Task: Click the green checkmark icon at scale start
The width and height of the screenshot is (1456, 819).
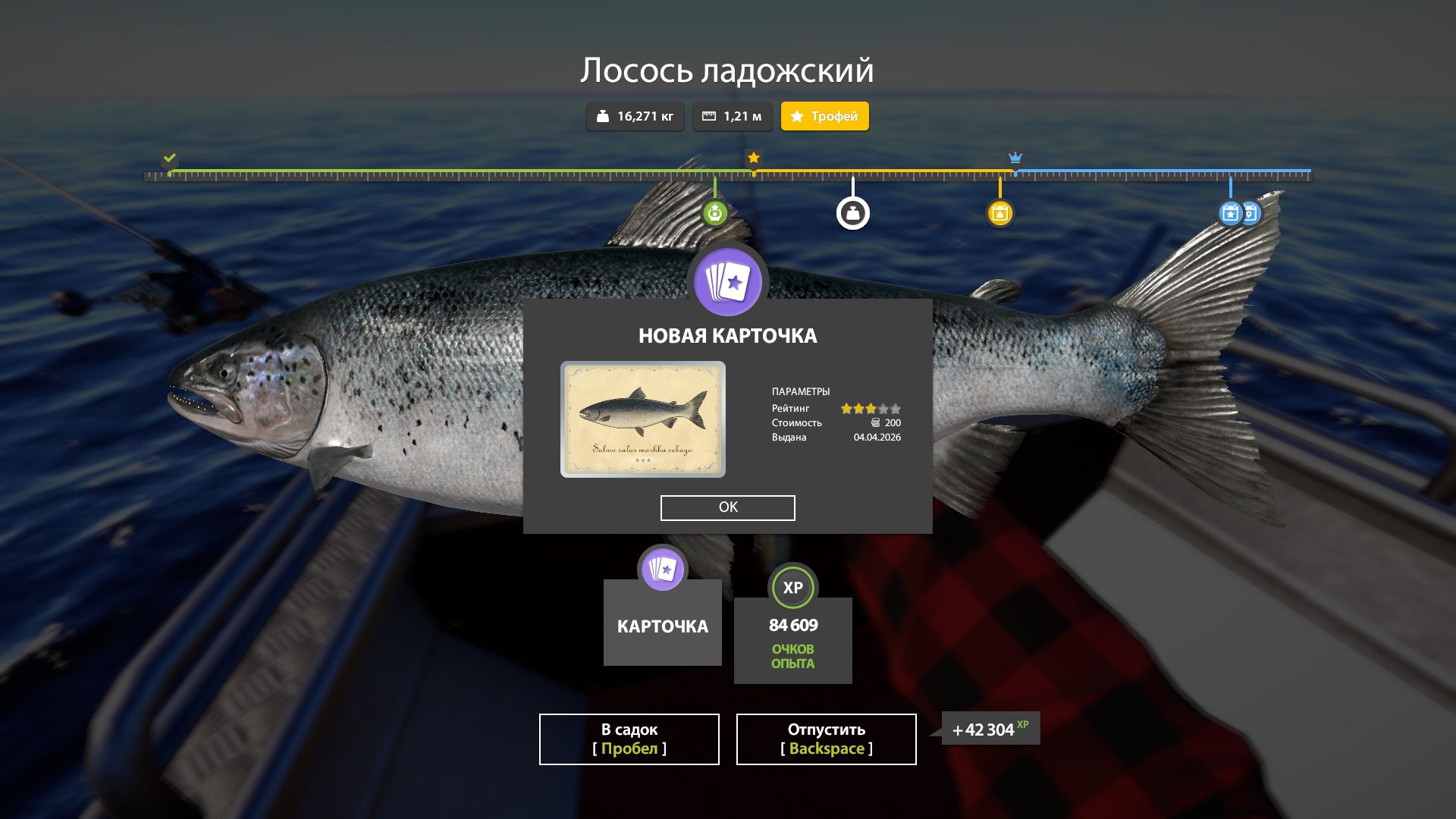Action: point(168,159)
